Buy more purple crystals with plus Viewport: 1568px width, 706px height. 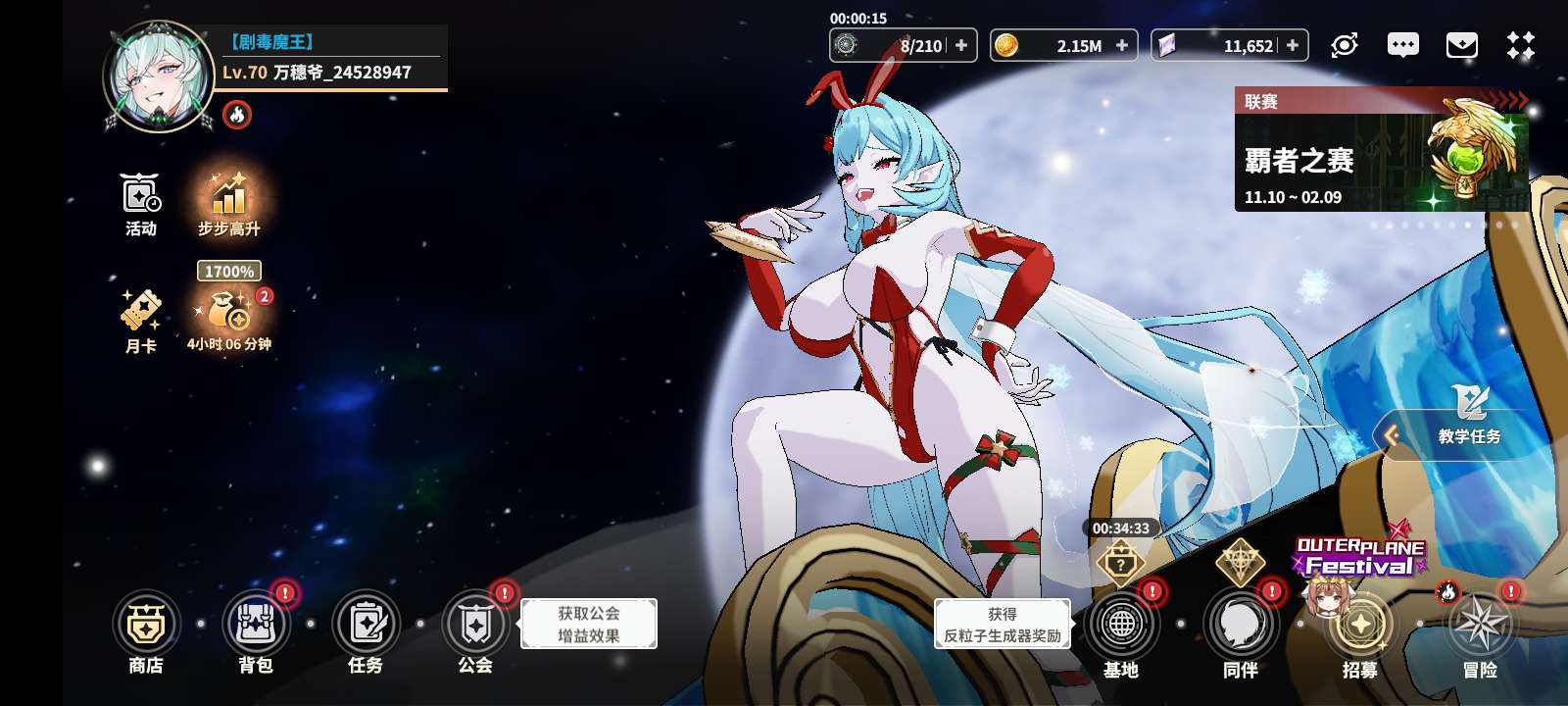click(1293, 45)
